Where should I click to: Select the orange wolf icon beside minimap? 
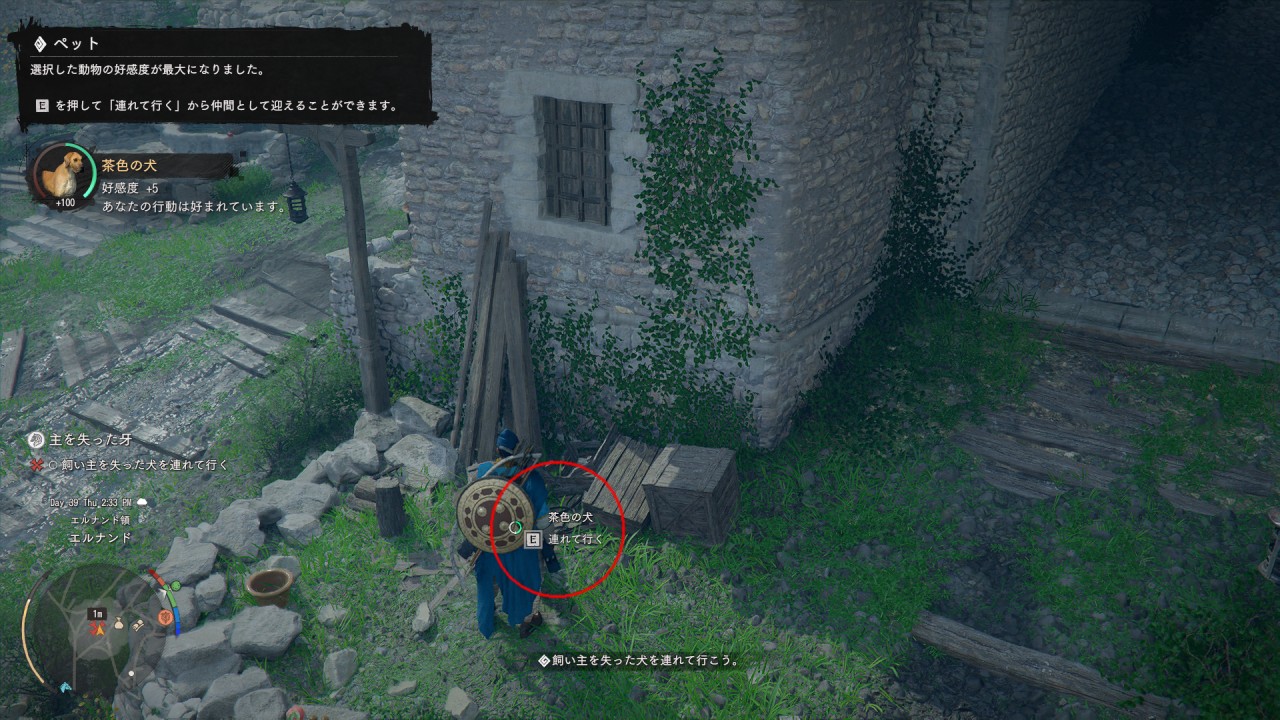[x=165, y=618]
